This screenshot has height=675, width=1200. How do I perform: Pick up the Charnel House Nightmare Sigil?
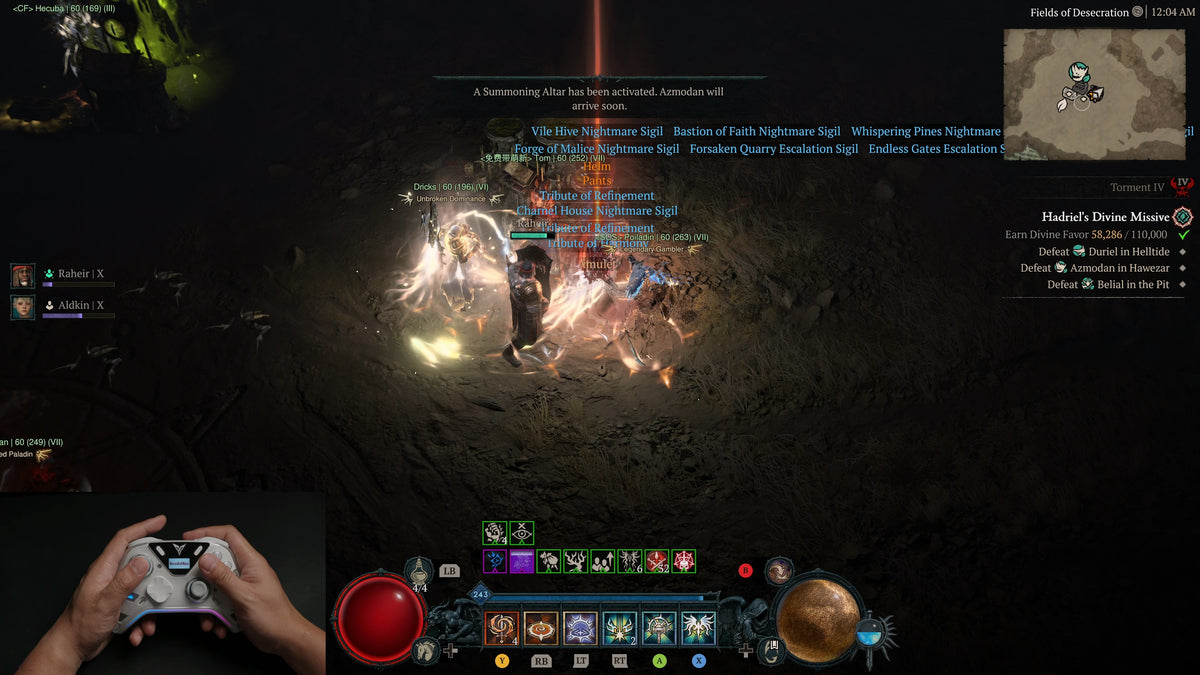tap(597, 211)
